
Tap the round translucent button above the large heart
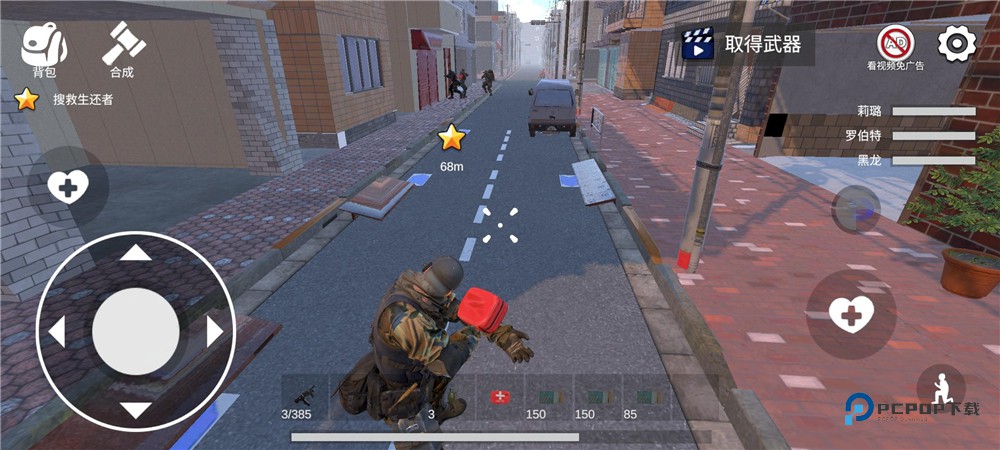click(x=856, y=209)
